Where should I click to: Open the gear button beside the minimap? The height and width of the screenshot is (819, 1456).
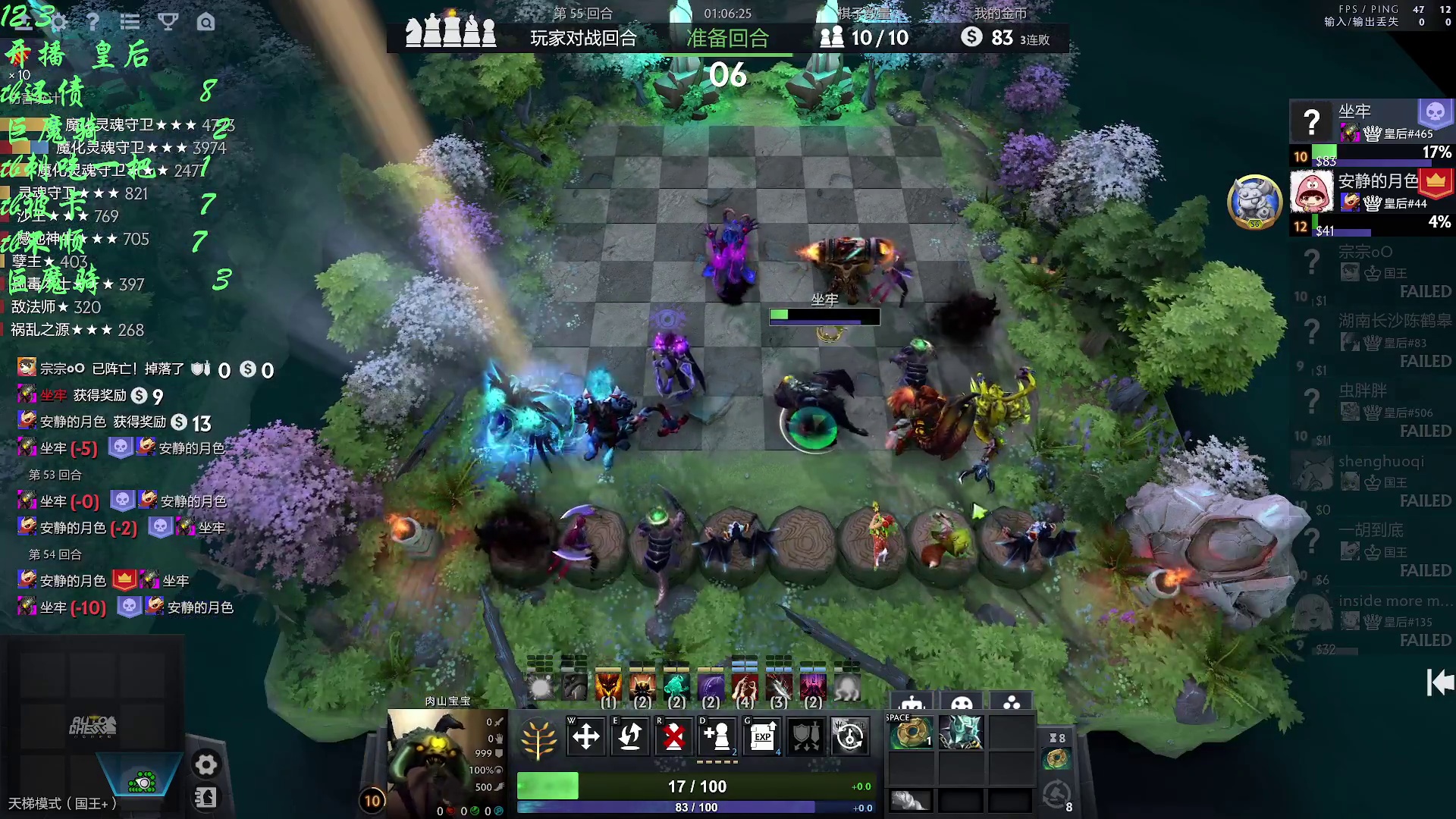[206, 764]
